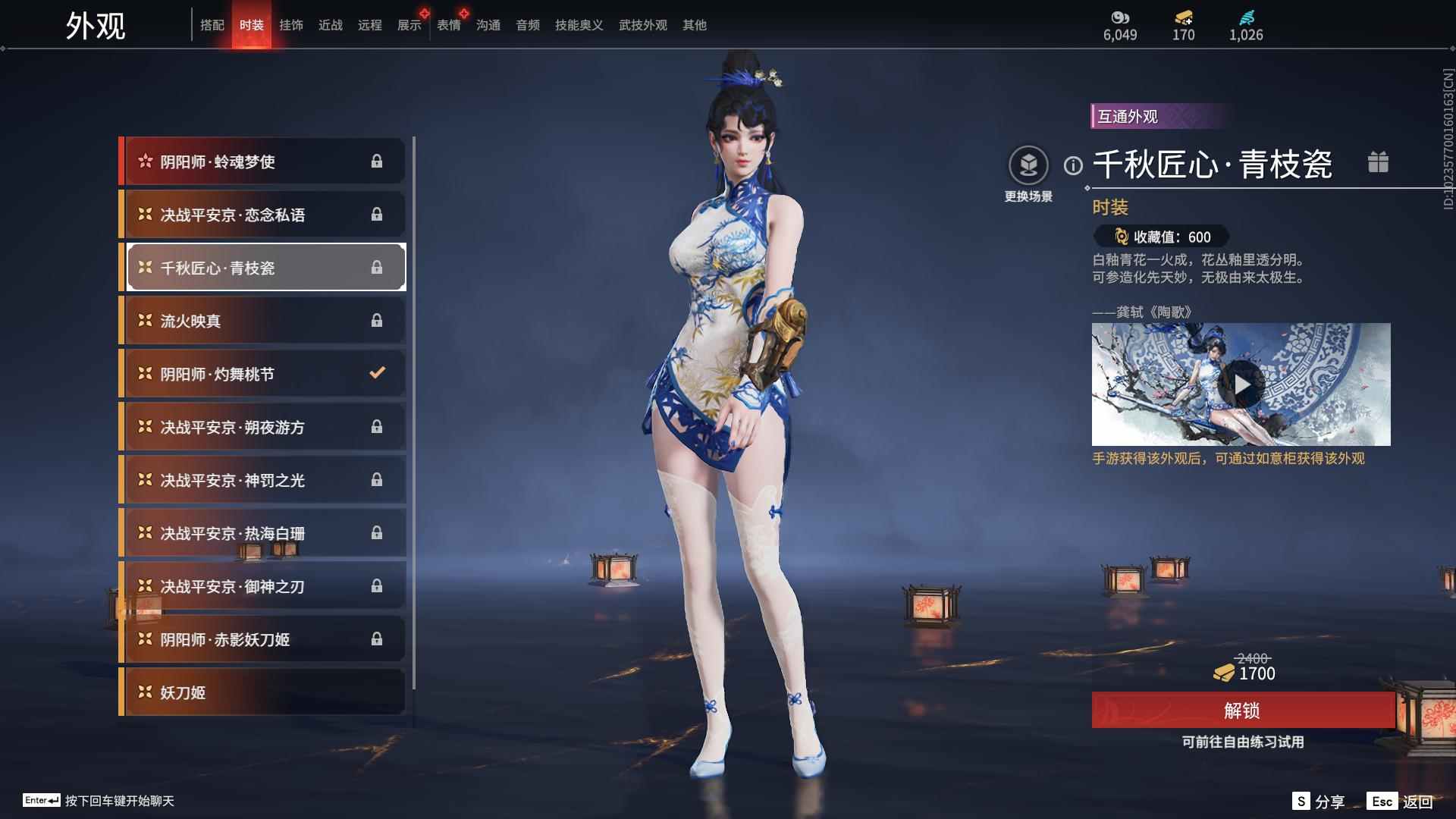Click the lock on 阴阳师·赤影妖刀姬
Viewport: 1456px width, 819px height.
(377, 639)
